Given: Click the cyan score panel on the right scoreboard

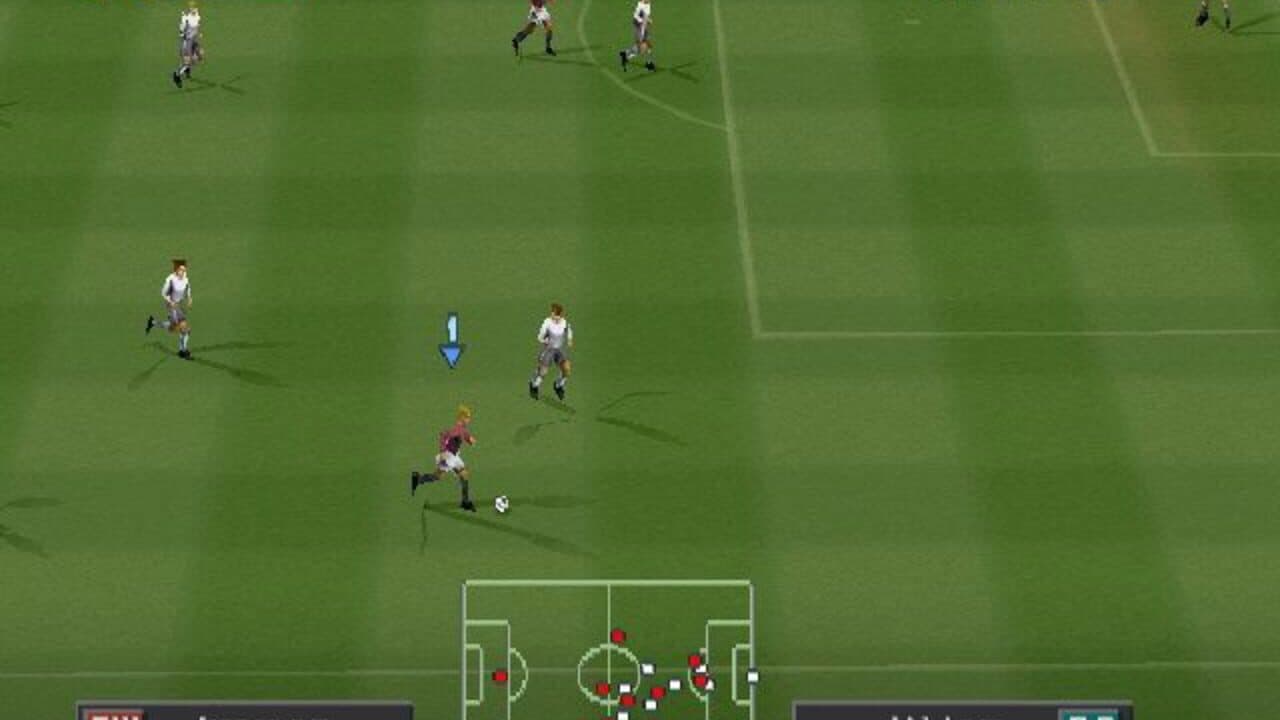Looking at the screenshot, I should click(1088, 717).
